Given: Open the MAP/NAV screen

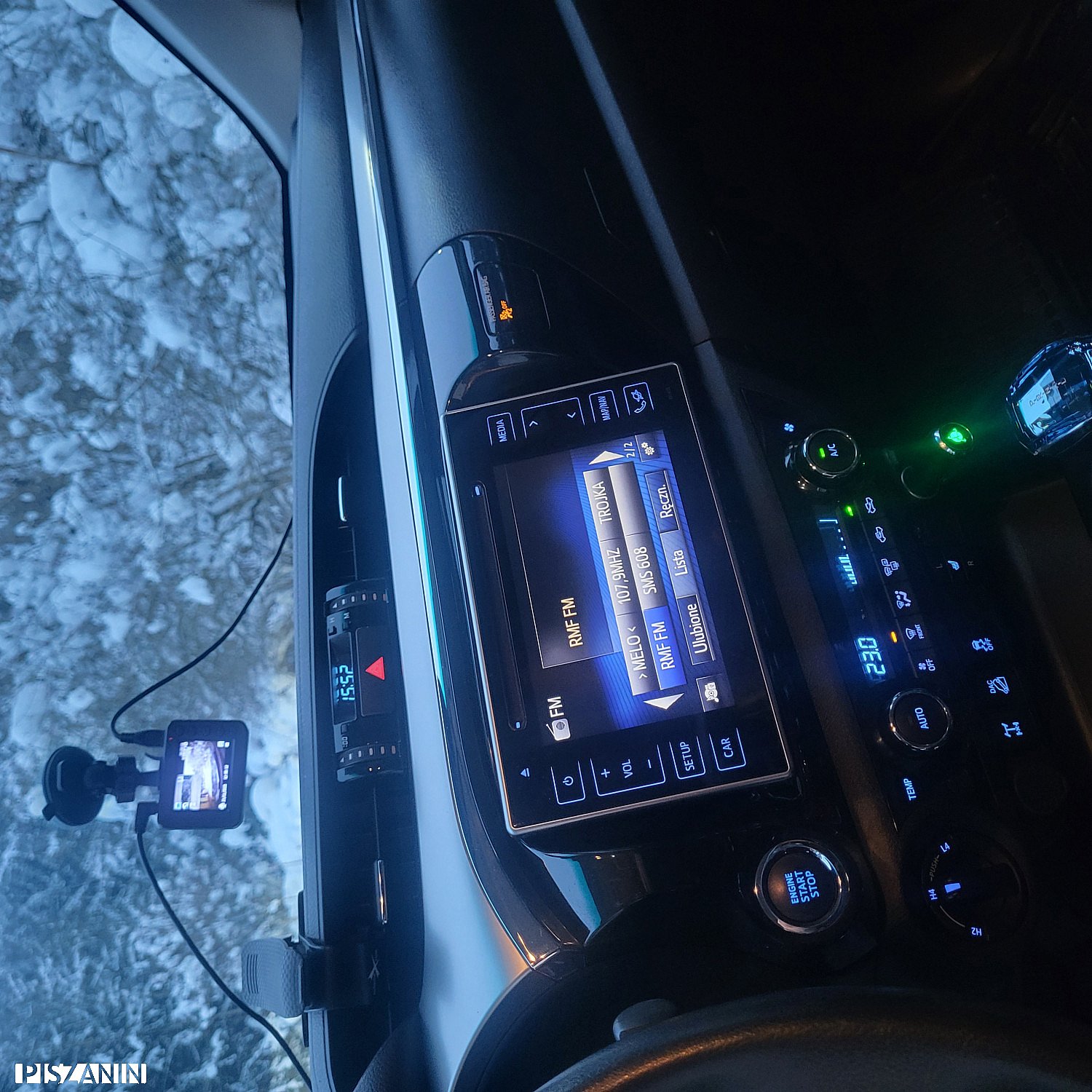Looking at the screenshot, I should point(604,407).
